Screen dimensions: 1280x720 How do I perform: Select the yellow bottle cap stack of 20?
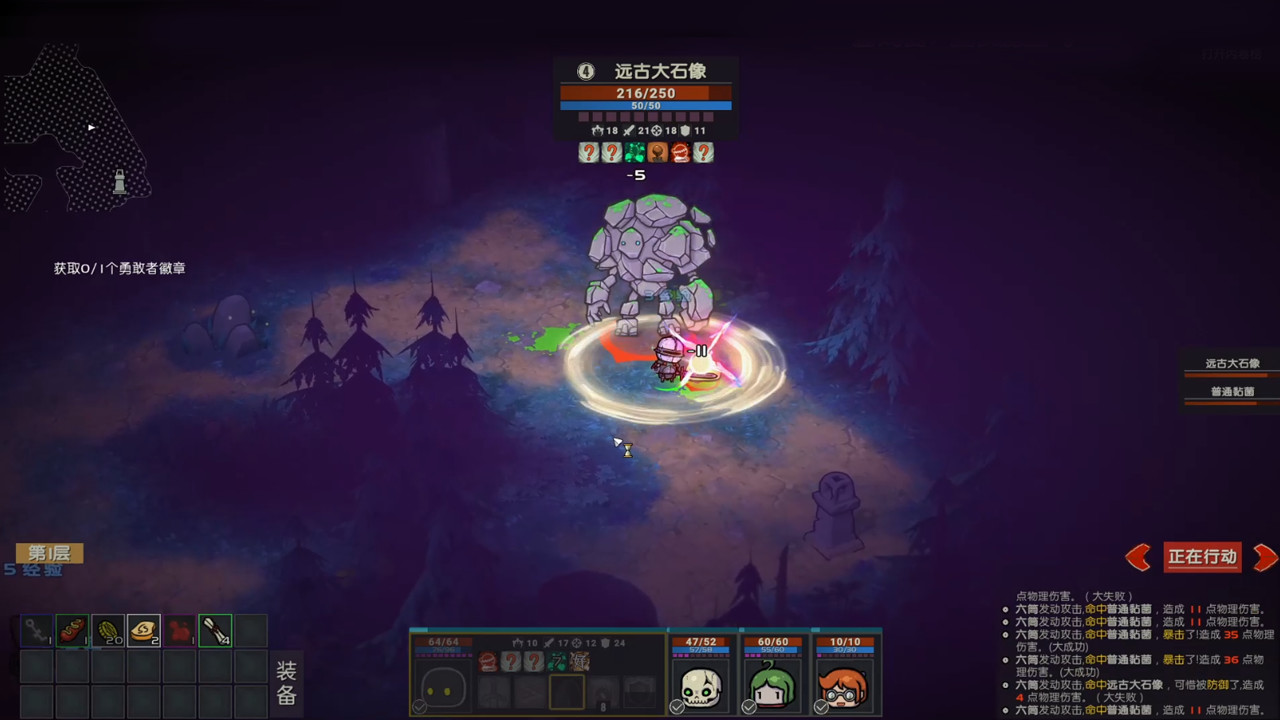click(108, 631)
